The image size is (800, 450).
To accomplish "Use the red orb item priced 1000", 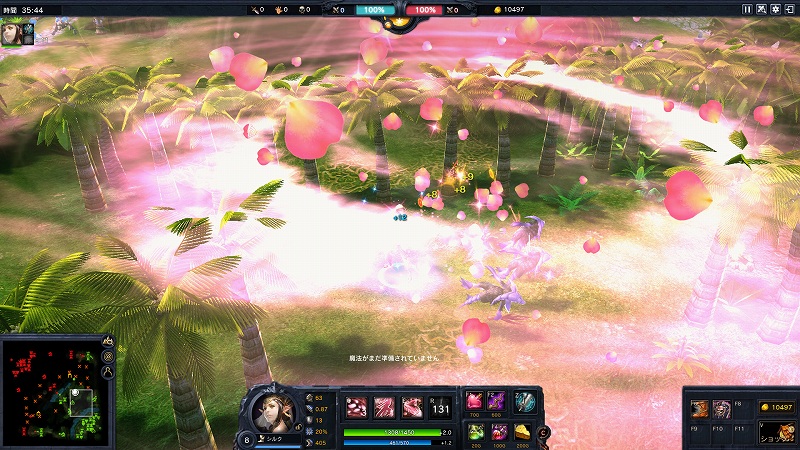I will pos(497,431).
